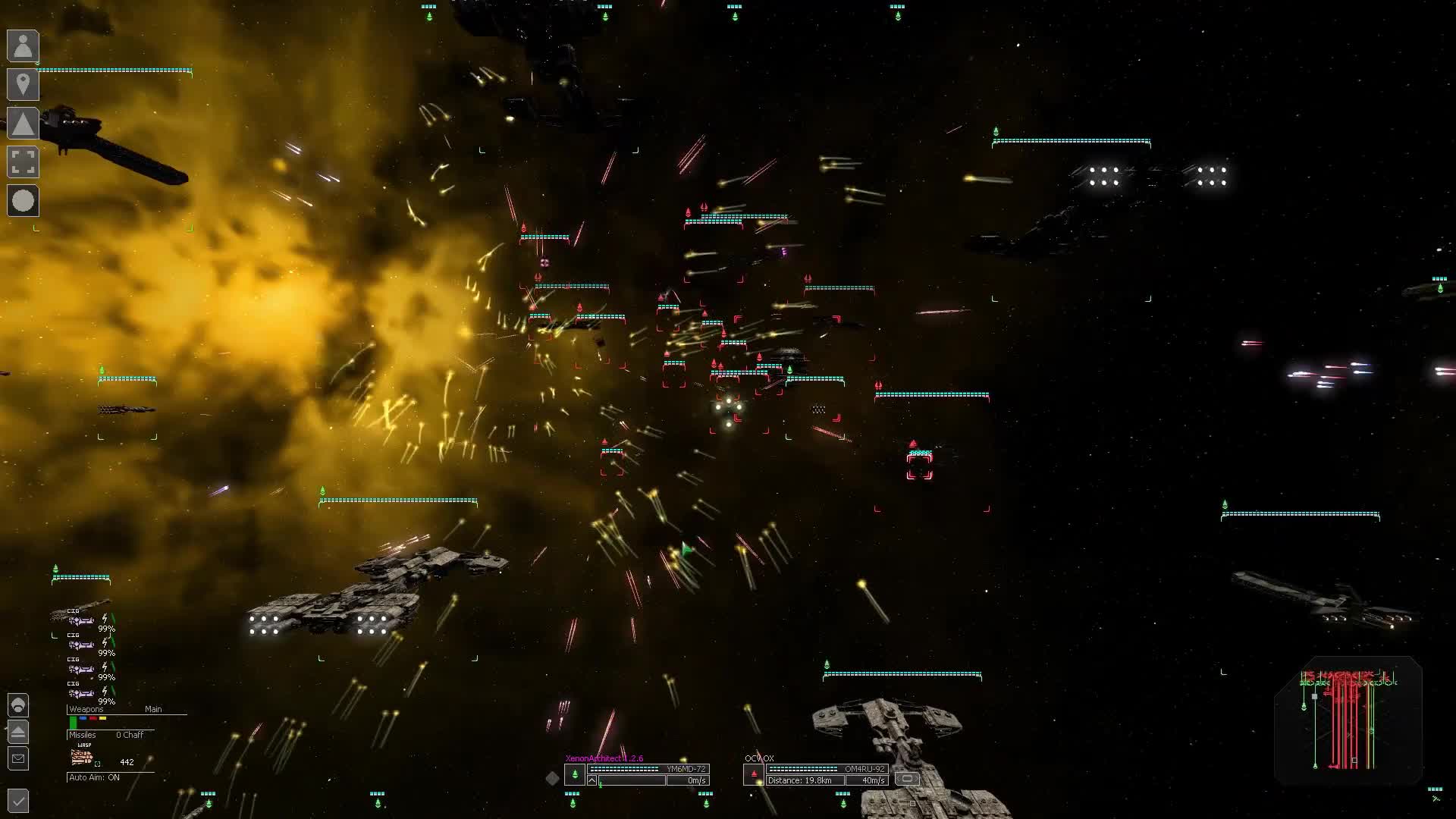Click the green weapon group swatch
Viewport: 1456px width, 819px height.
click(x=73, y=720)
